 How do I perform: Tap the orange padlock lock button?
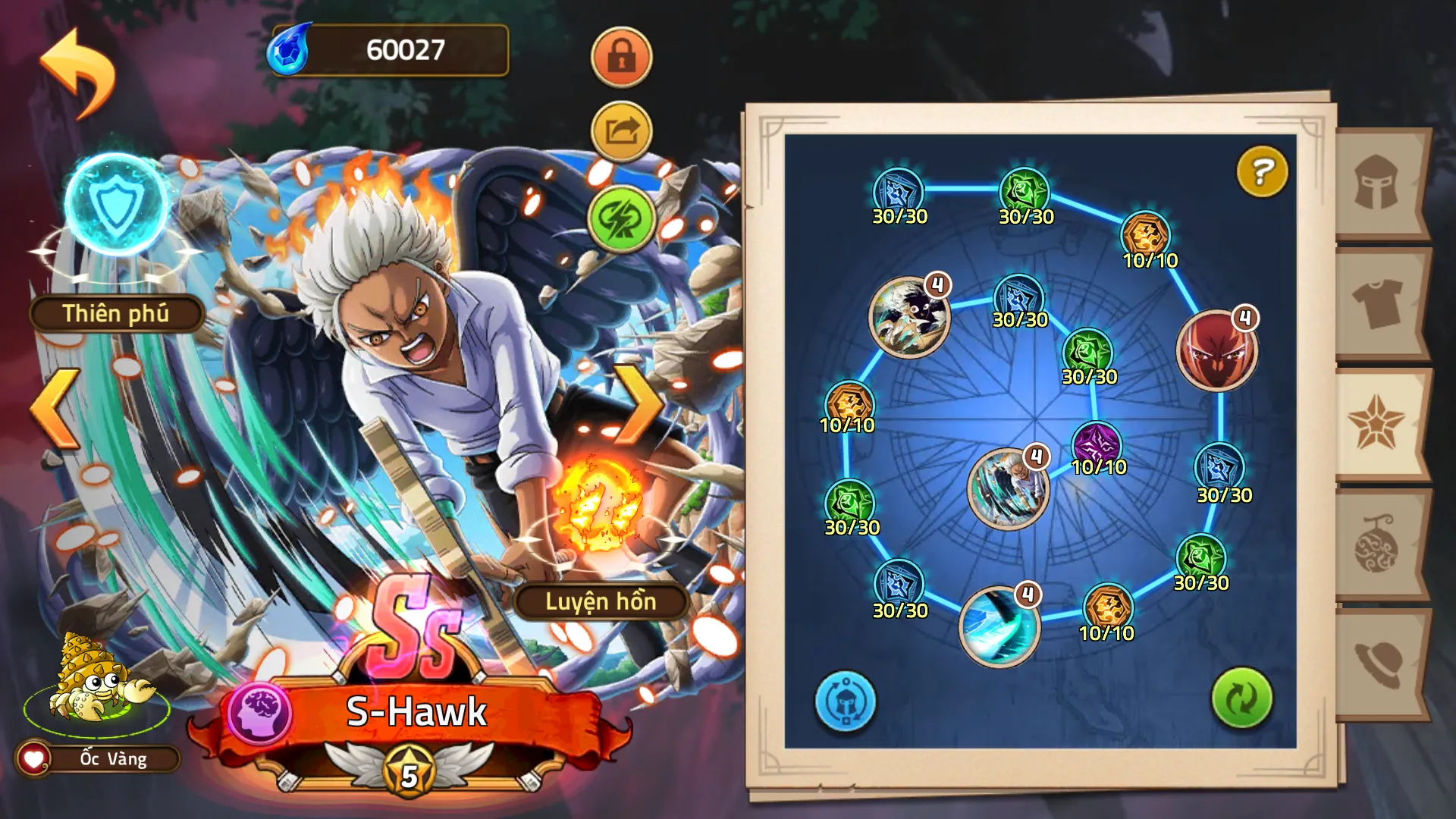coord(621,57)
